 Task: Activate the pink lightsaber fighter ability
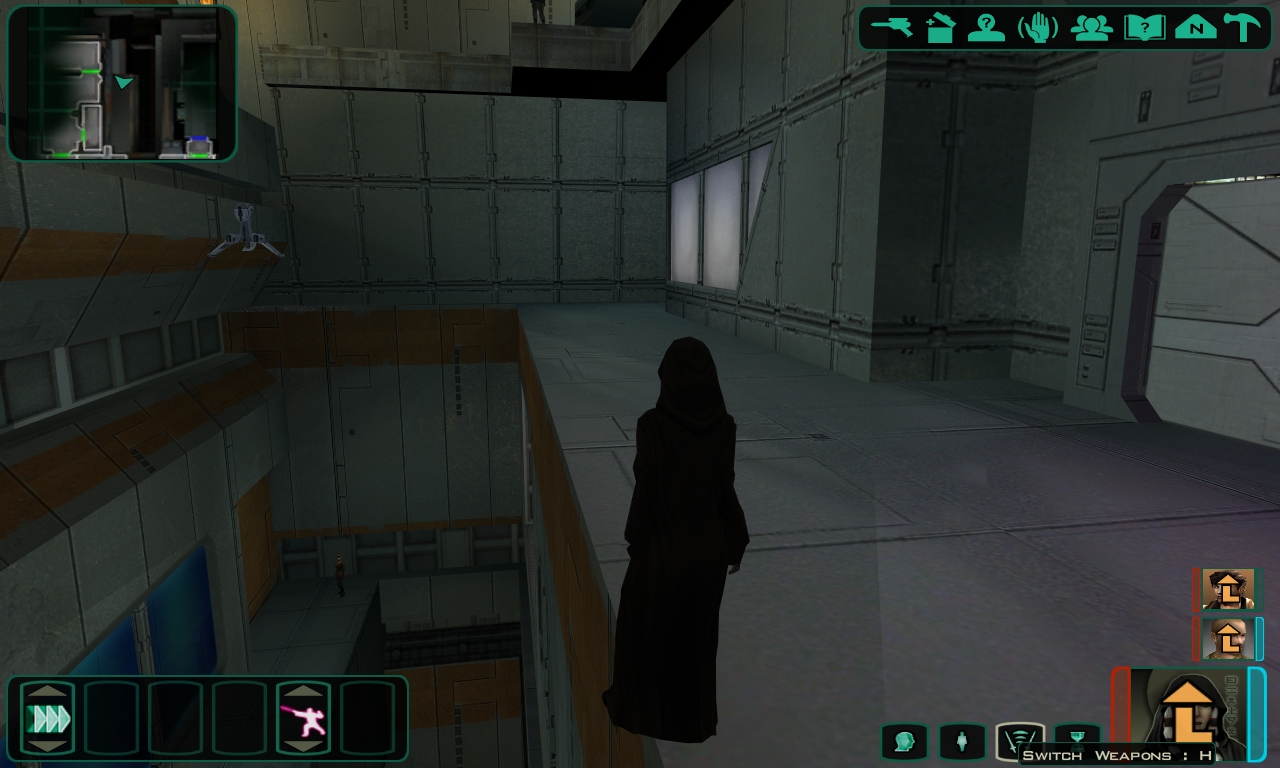(x=303, y=718)
